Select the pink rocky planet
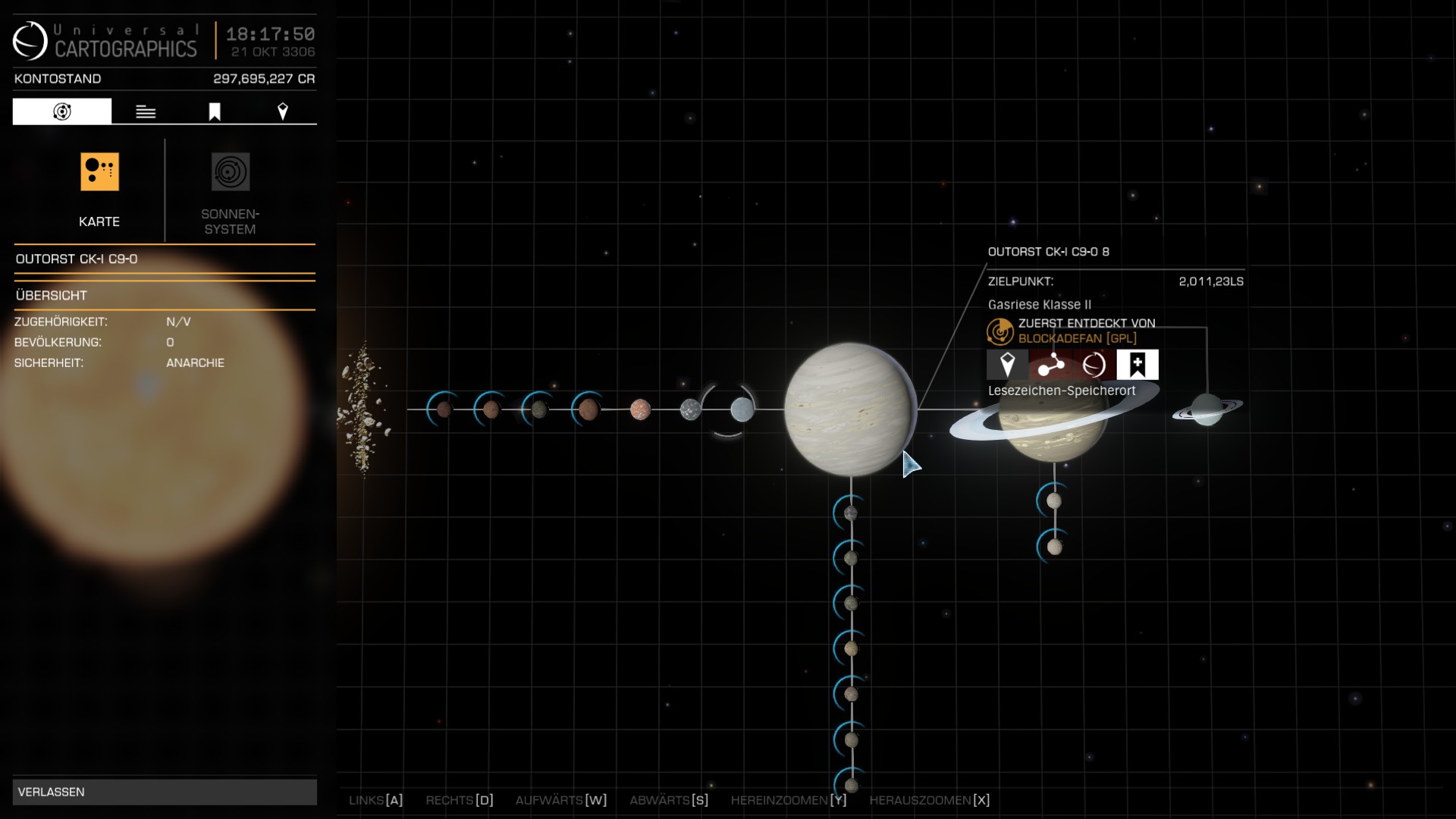 (x=640, y=409)
